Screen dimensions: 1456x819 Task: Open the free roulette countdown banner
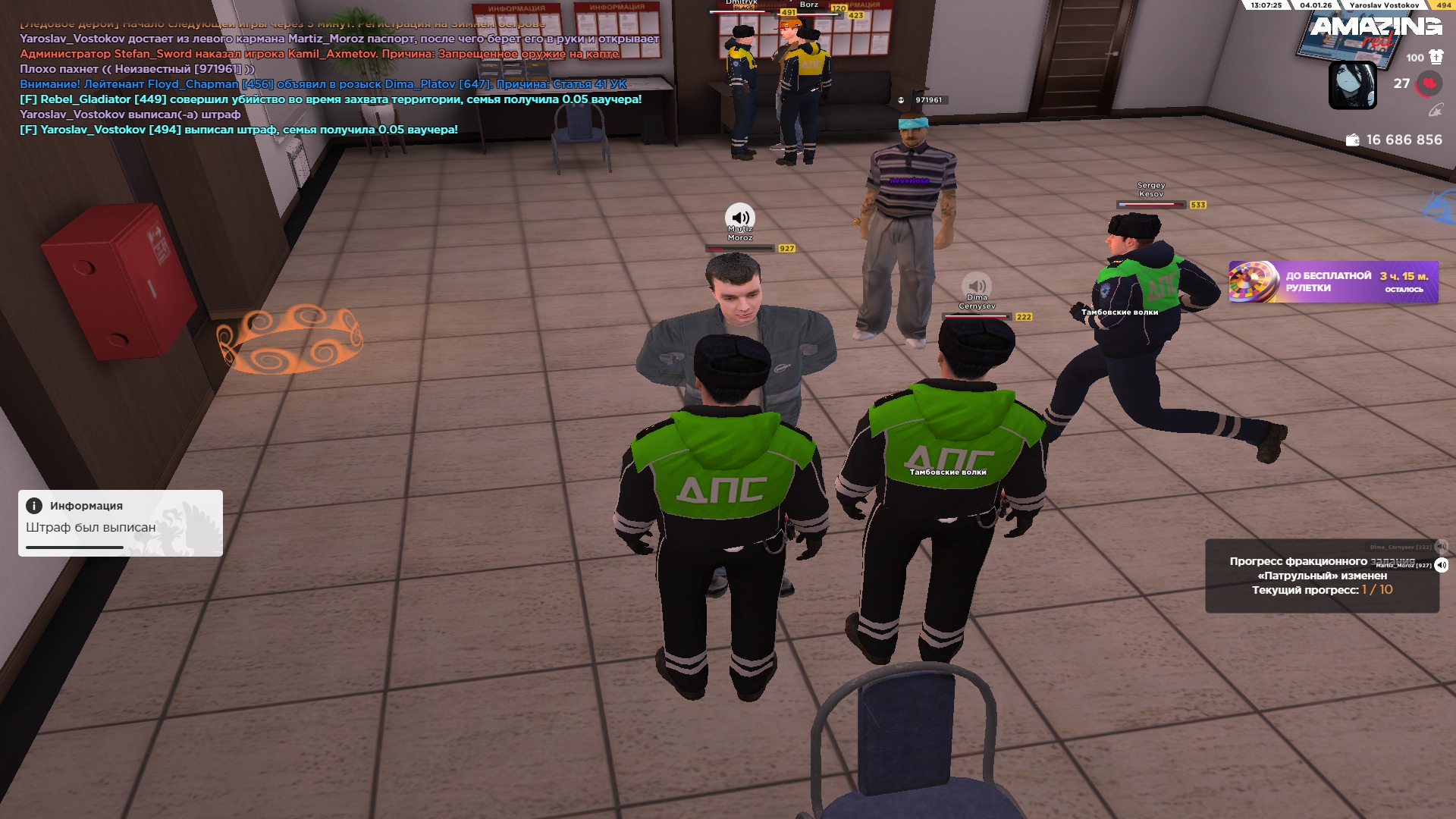coord(1333,282)
